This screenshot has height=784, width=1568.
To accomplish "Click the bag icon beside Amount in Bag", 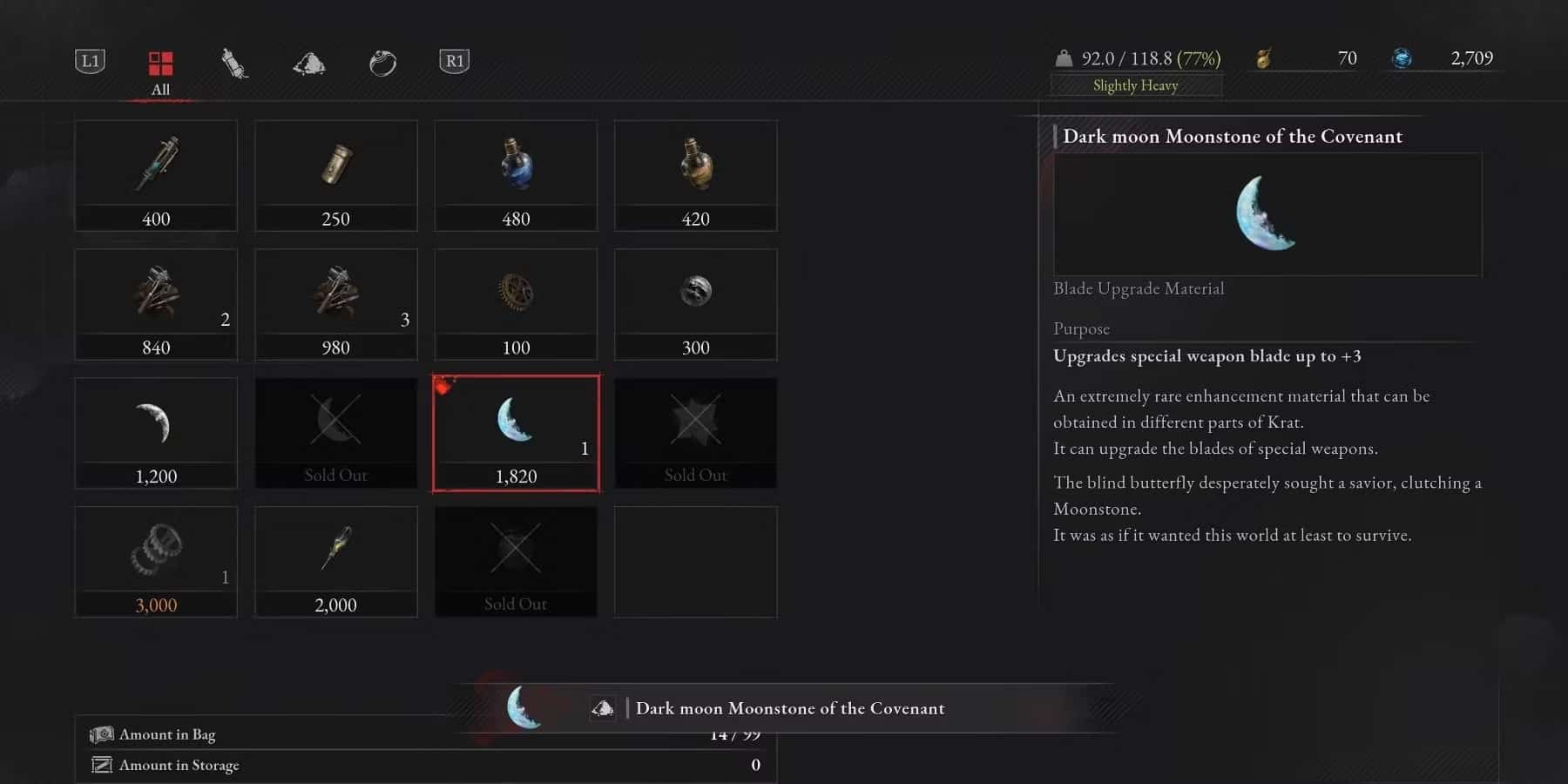I will [x=102, y=733].
